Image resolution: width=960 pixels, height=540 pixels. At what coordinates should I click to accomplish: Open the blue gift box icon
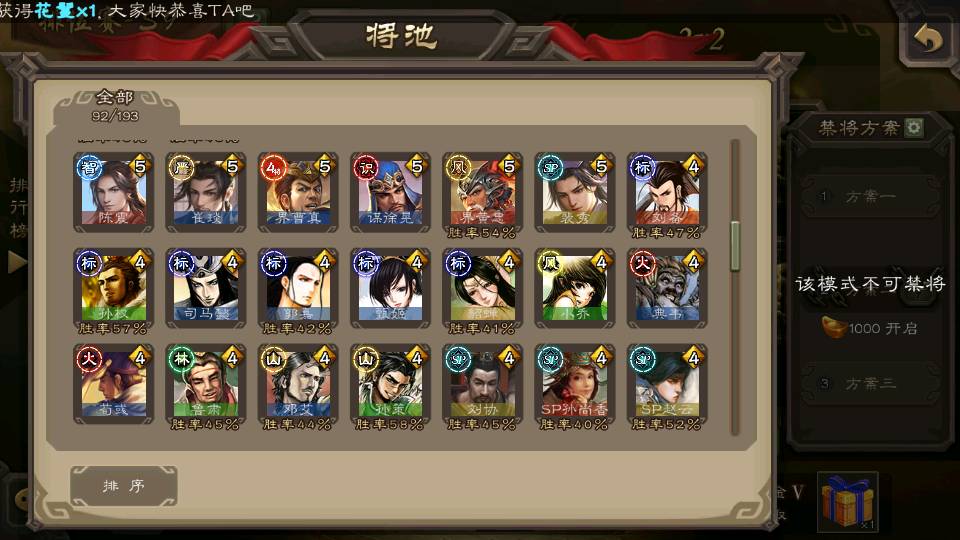(847, 501)
